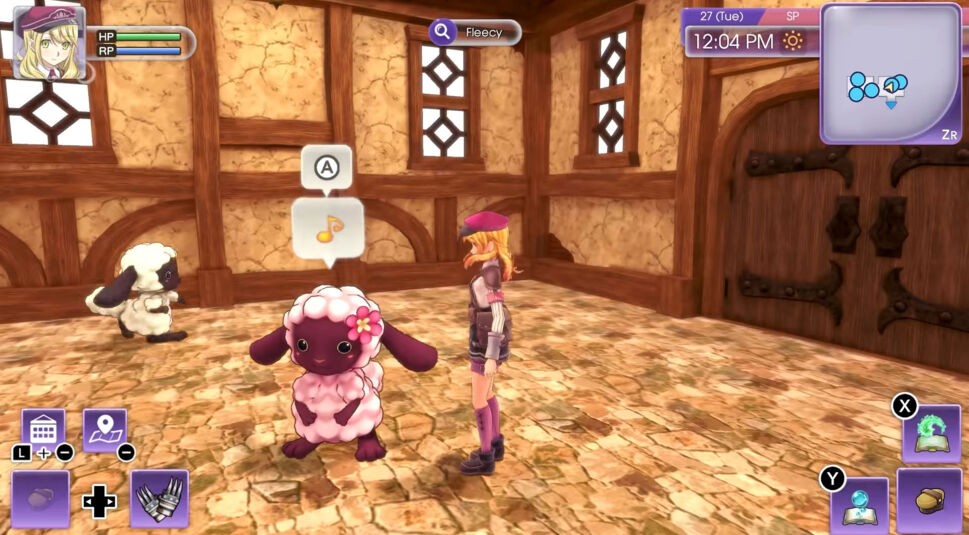Activate the green wind spellbook slot

pyautogui.click(x=931, y=433)
